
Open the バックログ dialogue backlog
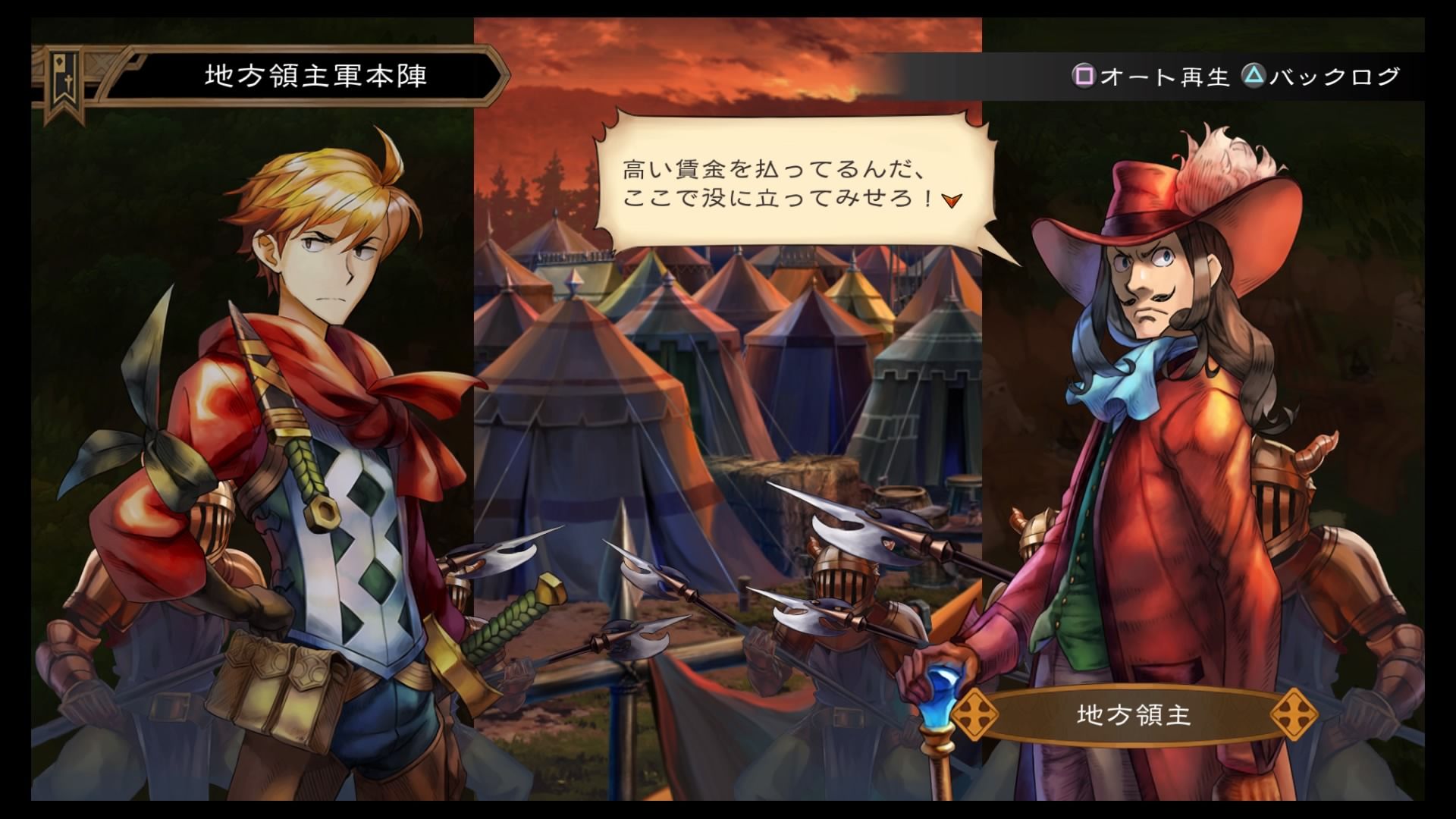coord(1321,76)
